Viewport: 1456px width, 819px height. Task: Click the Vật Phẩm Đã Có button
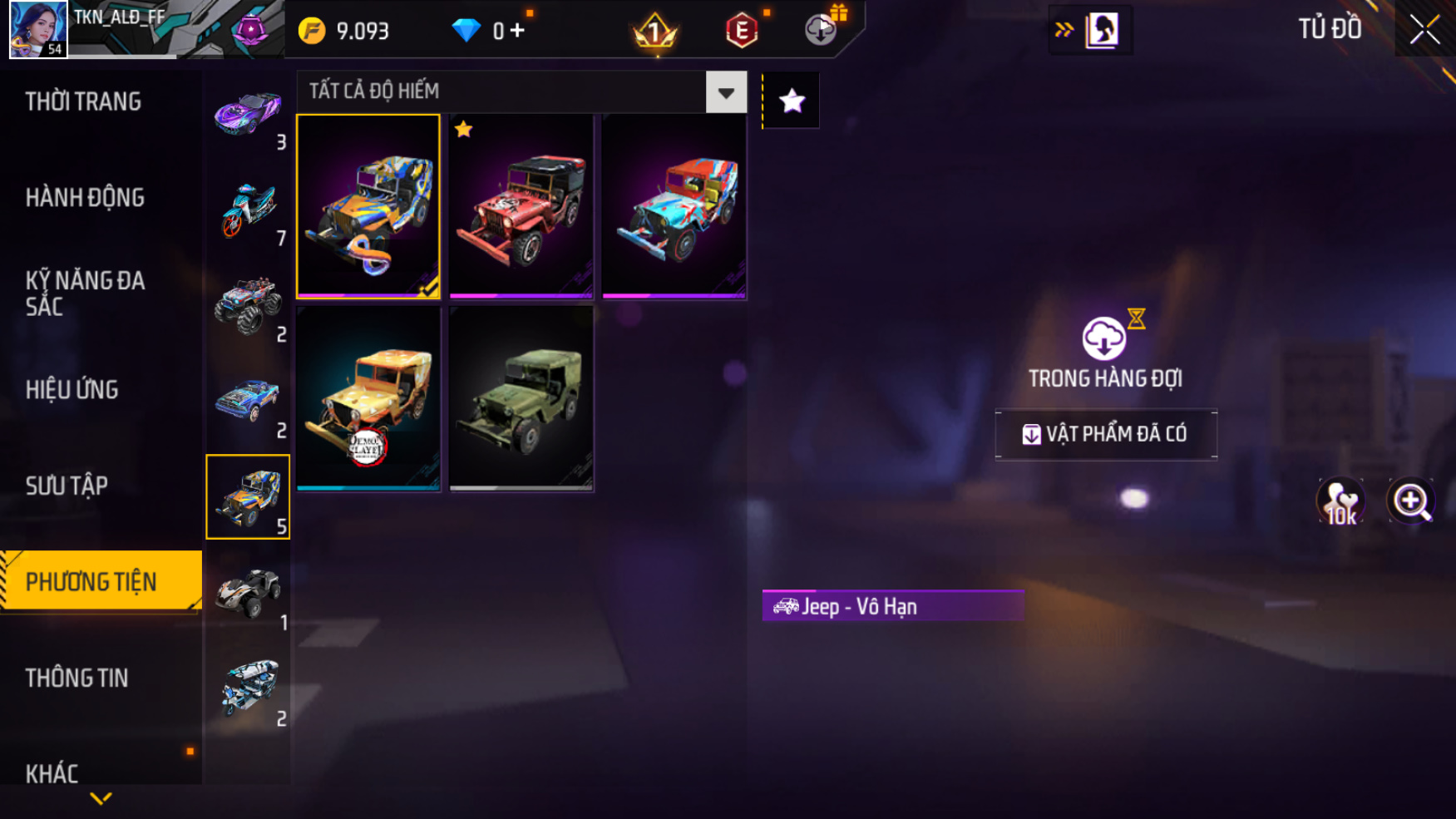(1106, 434)
